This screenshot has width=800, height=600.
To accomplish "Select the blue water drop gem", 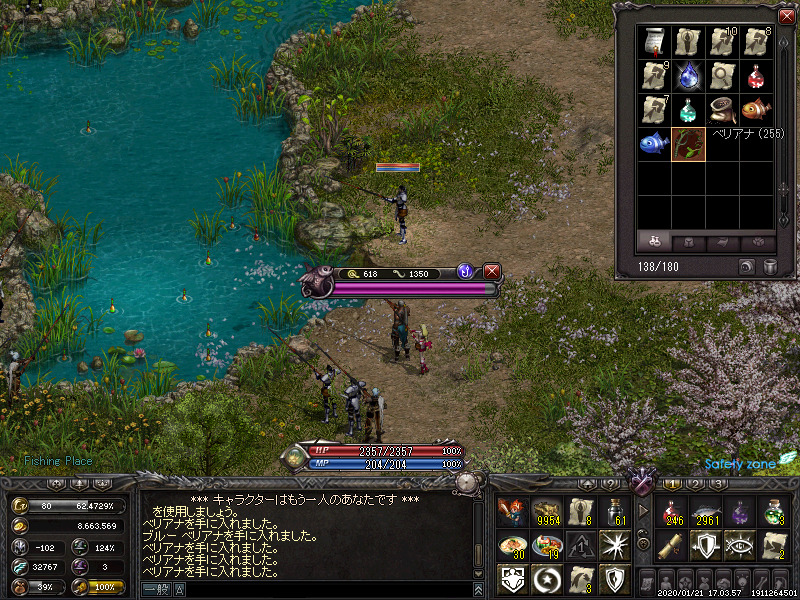I will tap(689, 75).
